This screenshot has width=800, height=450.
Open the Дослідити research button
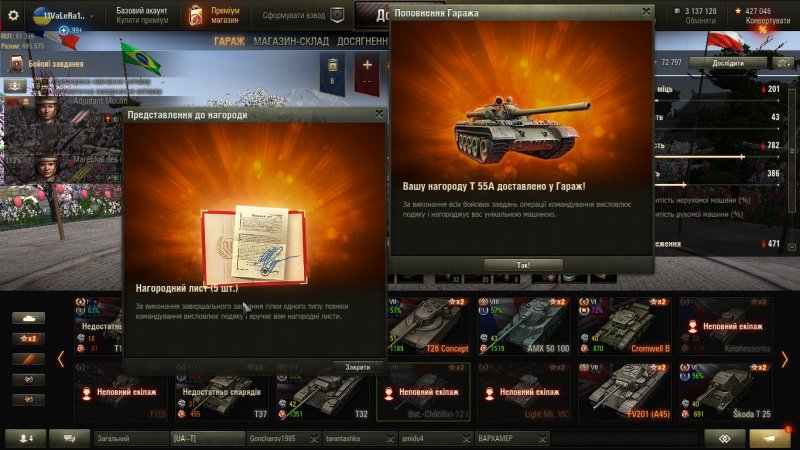pos(728,63)
